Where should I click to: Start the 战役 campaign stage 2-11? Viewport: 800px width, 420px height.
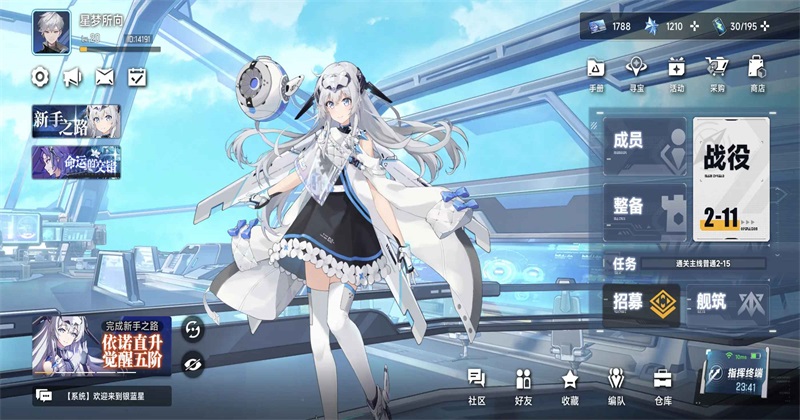point(731,177)
